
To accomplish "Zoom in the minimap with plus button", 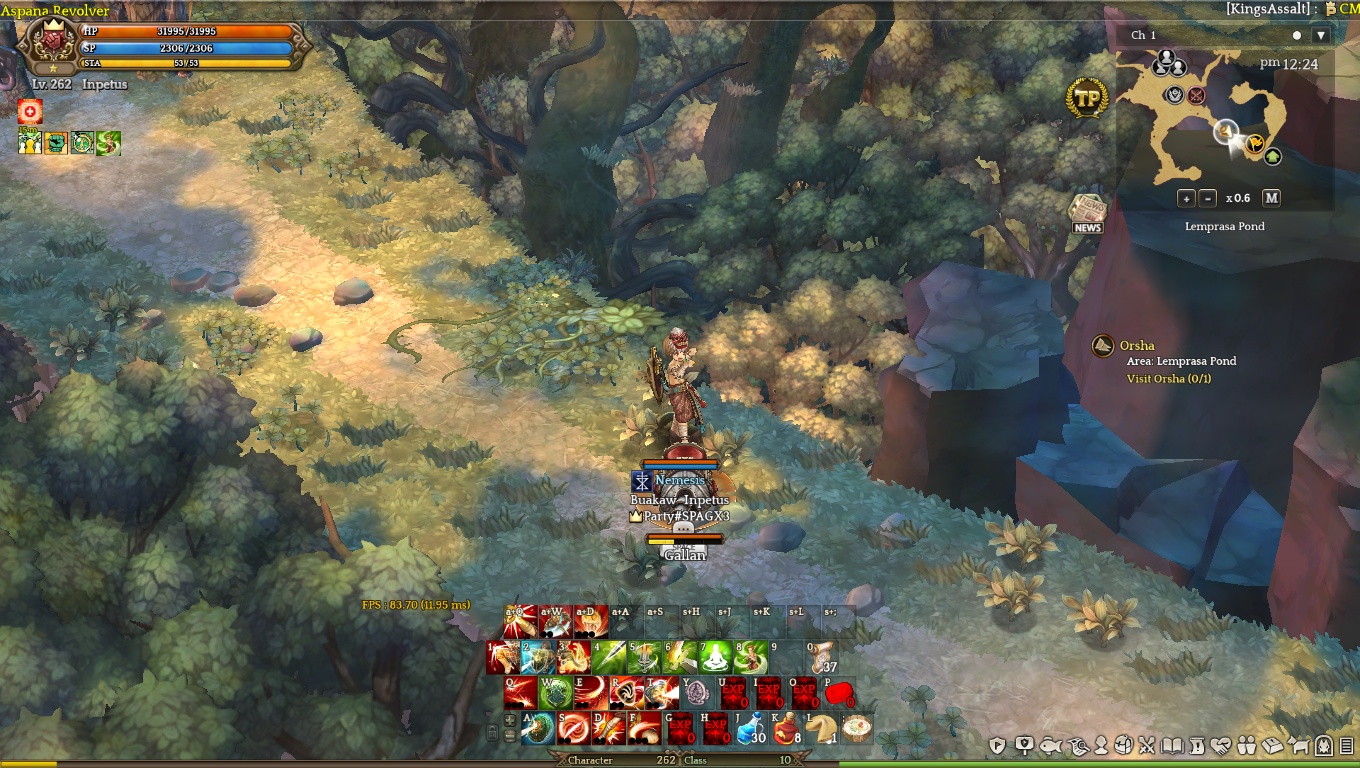I will point(1185,198).
